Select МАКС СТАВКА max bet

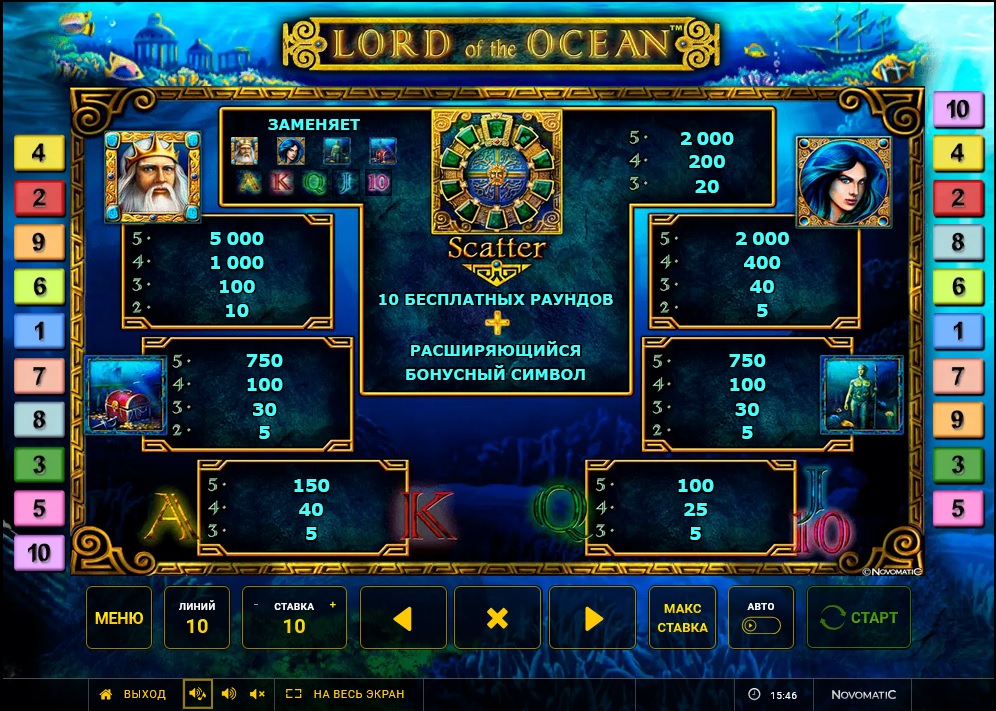(683, 618)
